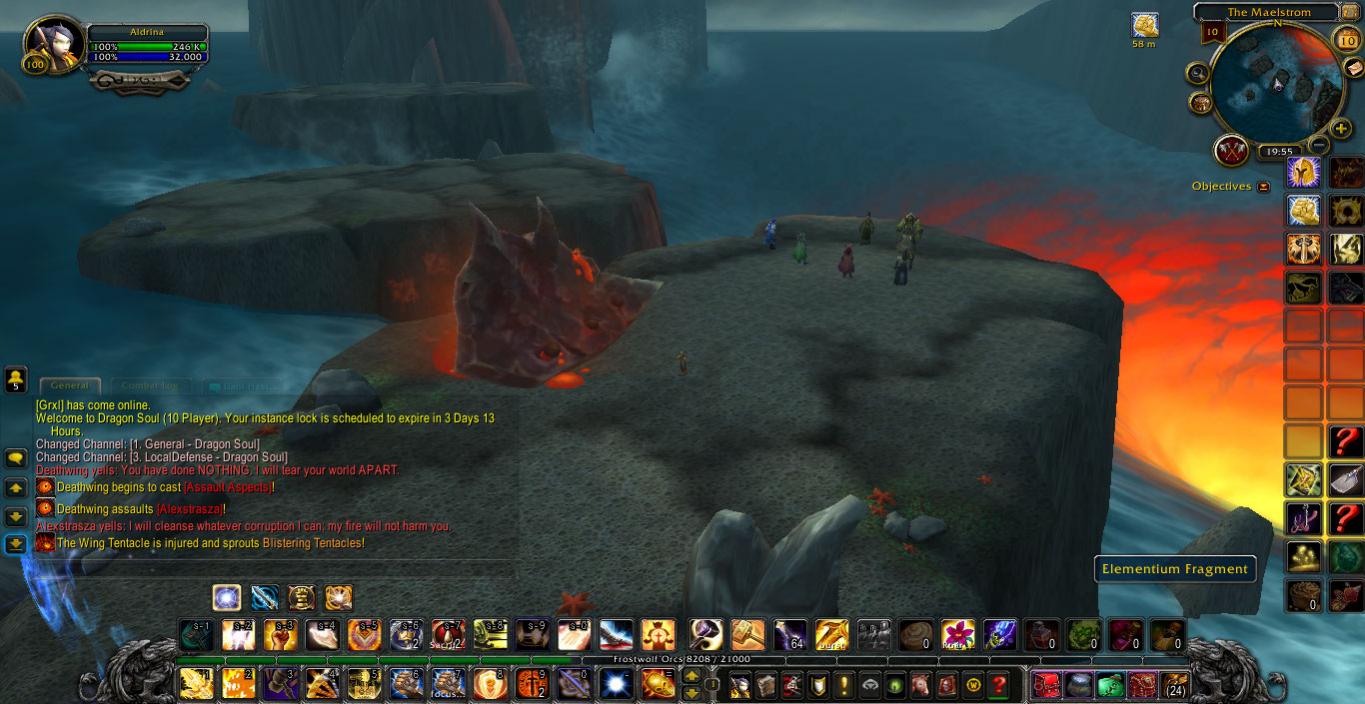
Task: Switch to the Combat Log tab
Action: click(x=149, y=385)
